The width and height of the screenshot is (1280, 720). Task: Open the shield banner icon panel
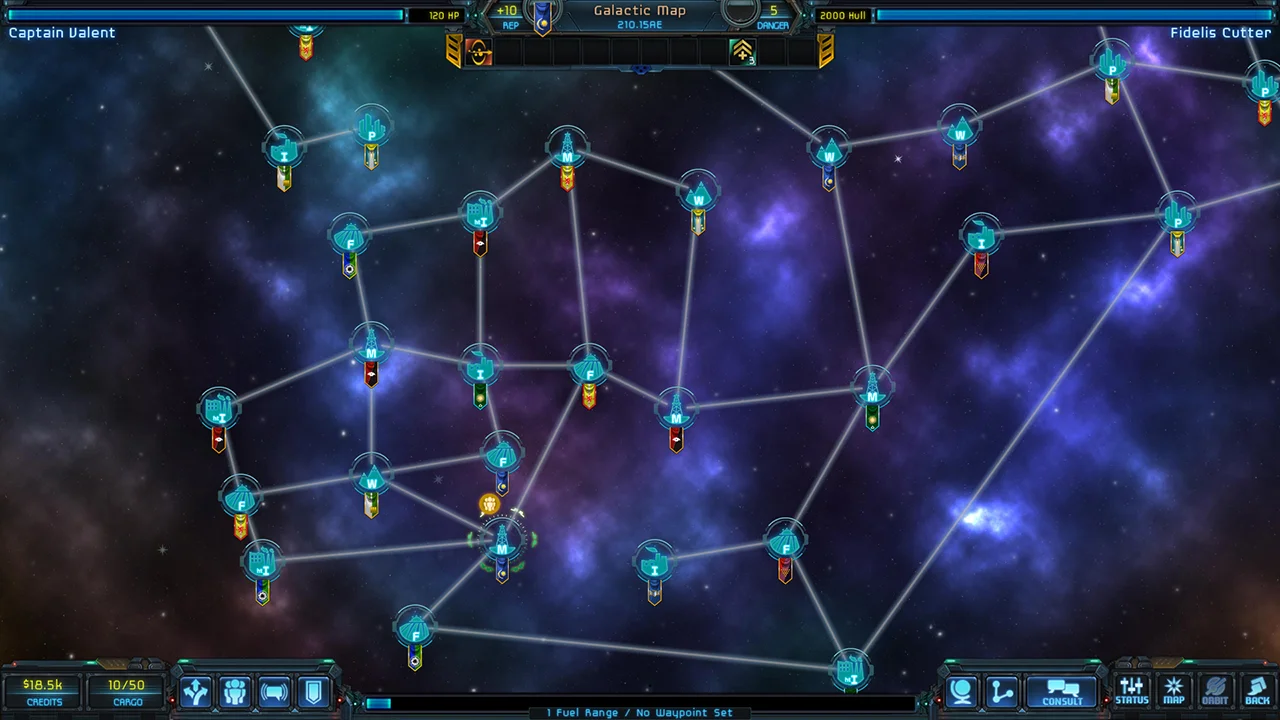coord(313,692)
